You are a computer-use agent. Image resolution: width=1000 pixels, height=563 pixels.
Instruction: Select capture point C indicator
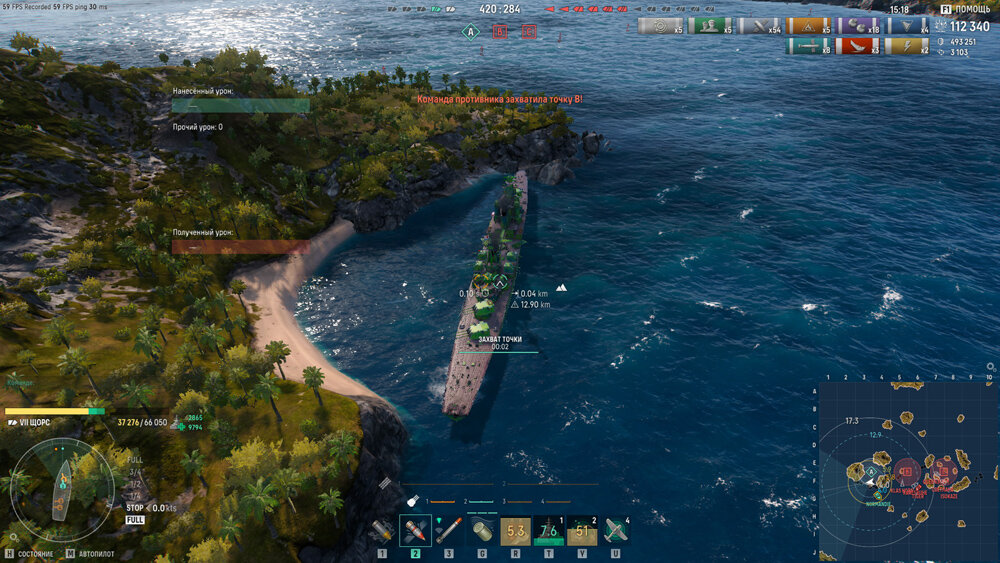click(x=528, y=32)
